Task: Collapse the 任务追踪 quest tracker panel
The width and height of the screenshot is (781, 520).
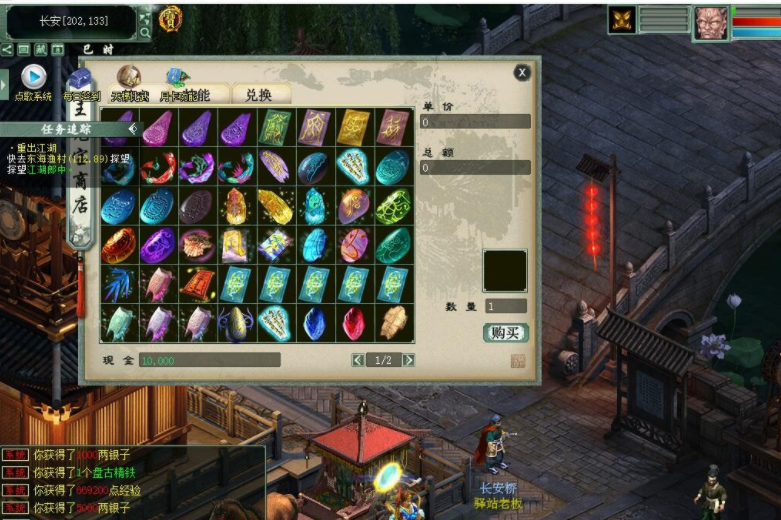Action: point(131,128)
